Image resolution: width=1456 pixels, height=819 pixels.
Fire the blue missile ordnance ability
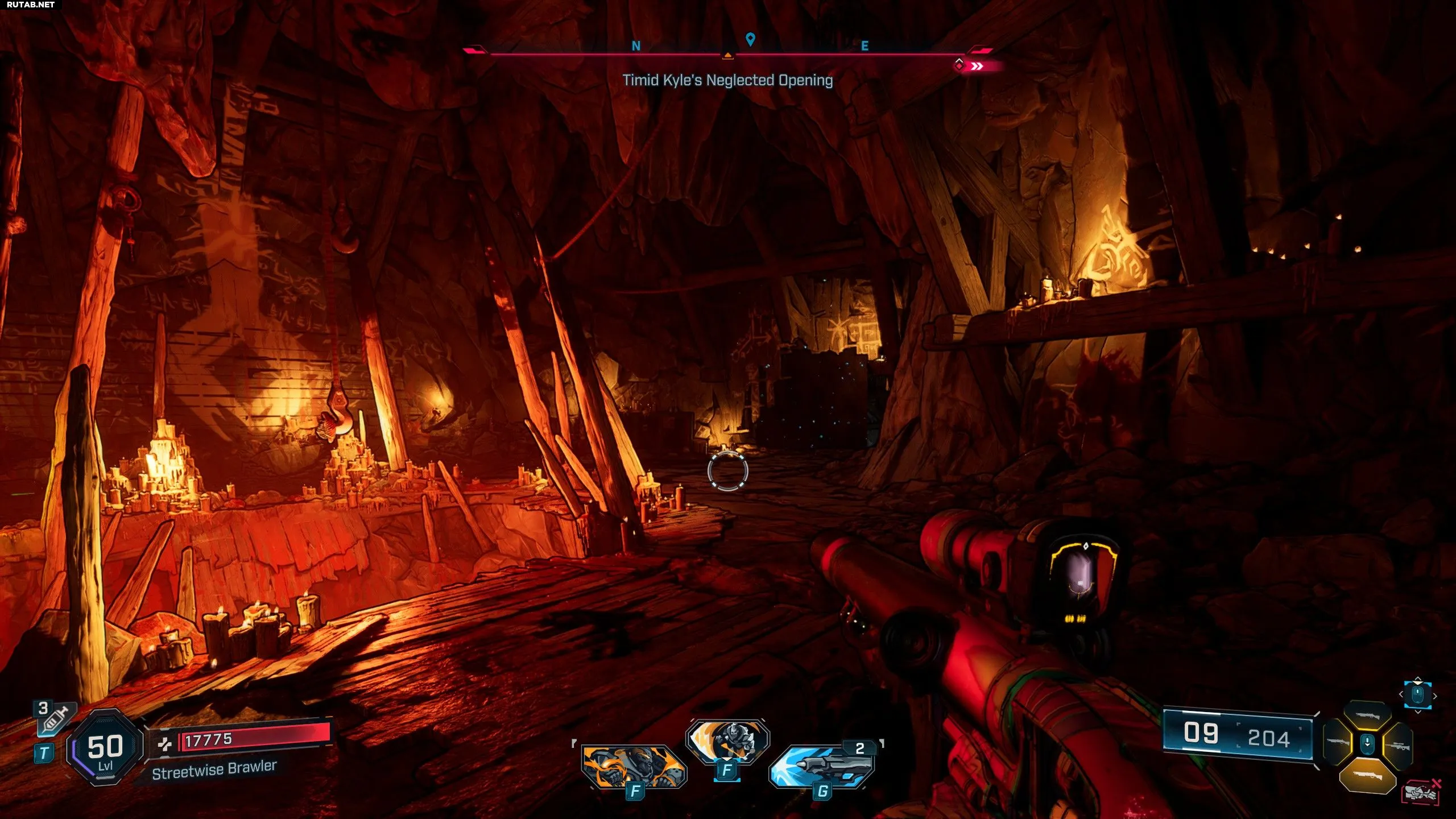pyautogui.click(x=821, y=765)
